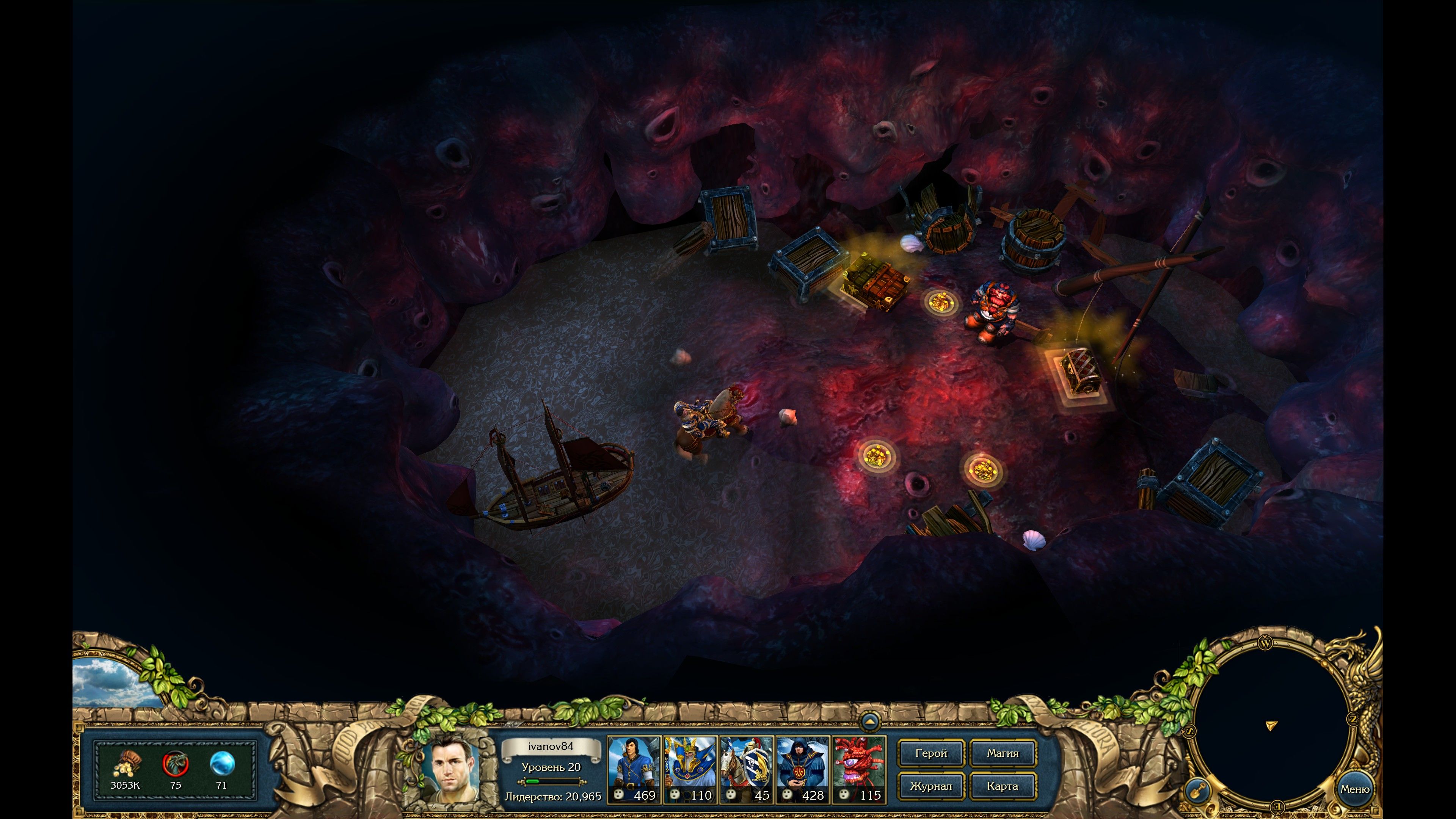Open the Журнал quest journal
Viewport: 1456px width, 819px height.
pyautogui.click(x=931, y=786)
